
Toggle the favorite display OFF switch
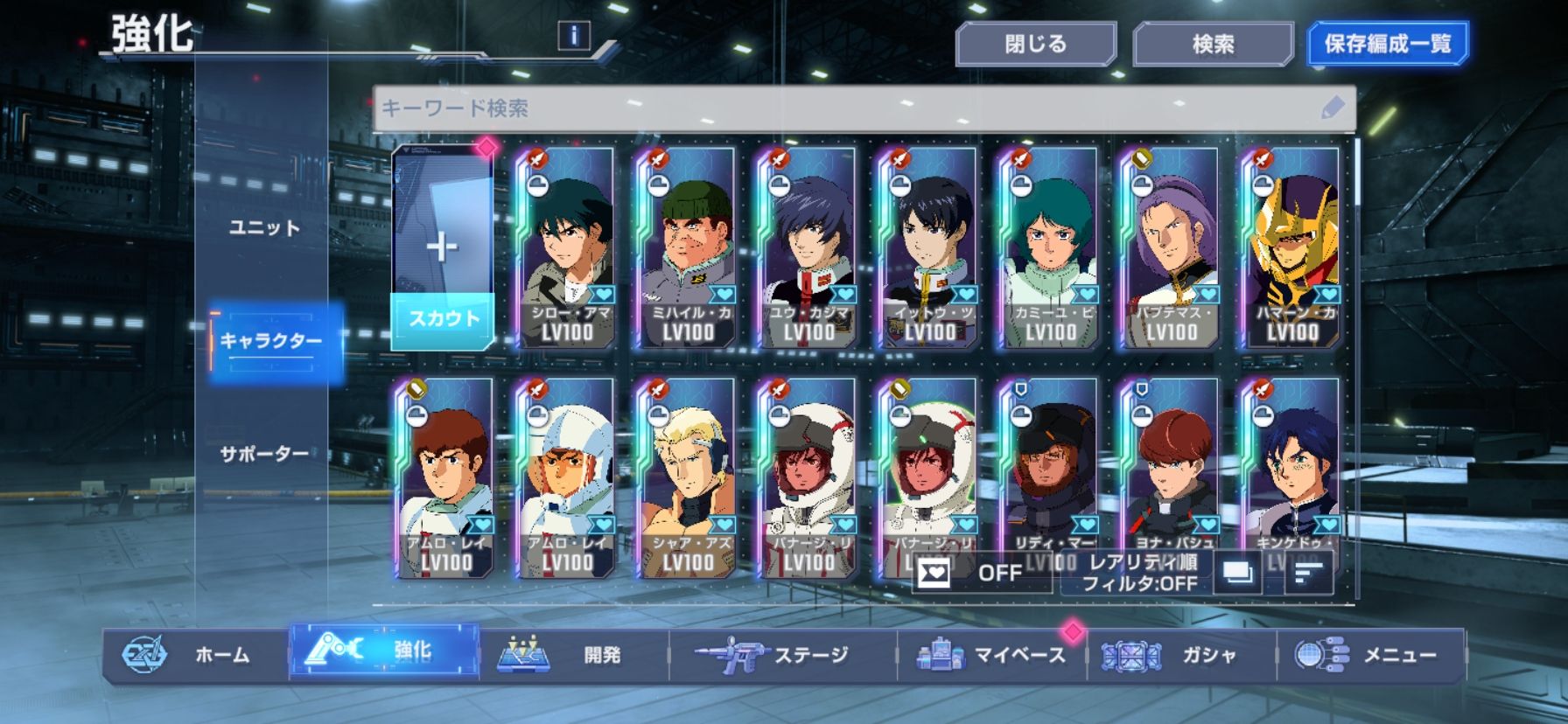coord(981,574)
